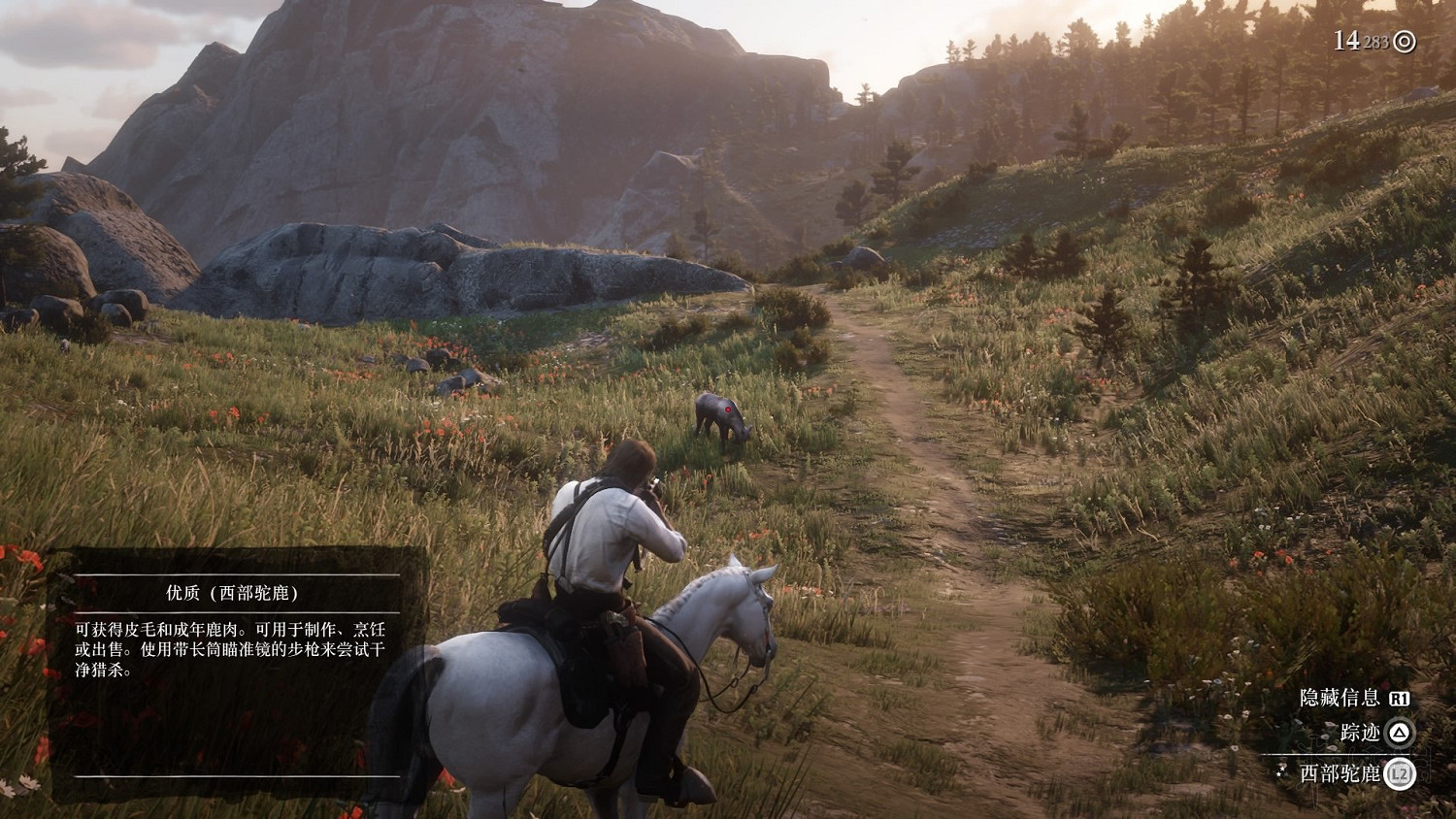
Task: Select the 西部驼鹿 target label
Action: tap(1340, 773)
